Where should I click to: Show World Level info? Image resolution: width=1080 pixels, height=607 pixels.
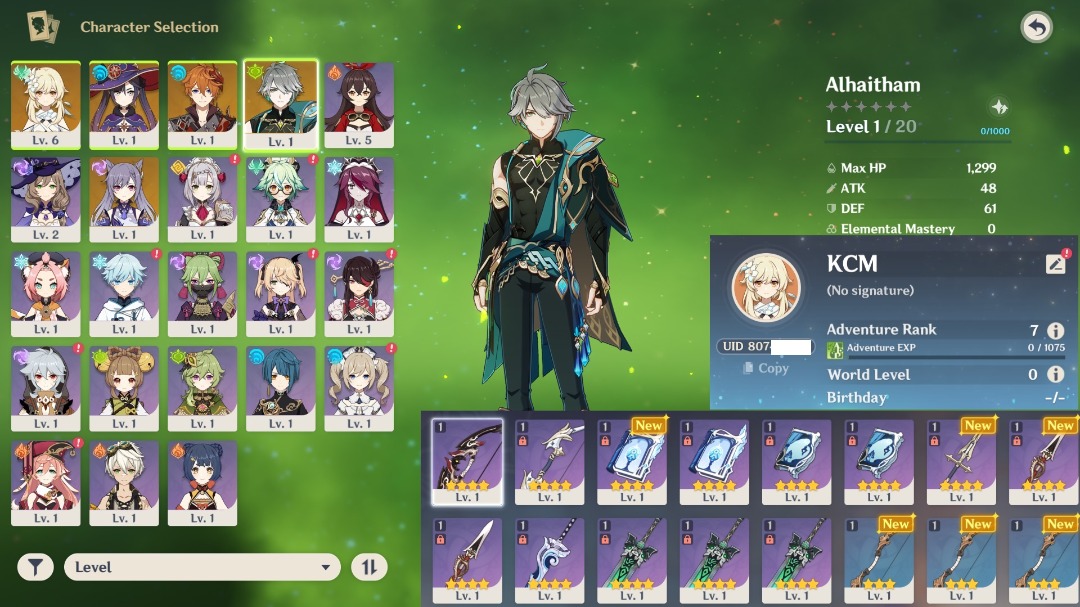pos(1055,374)
